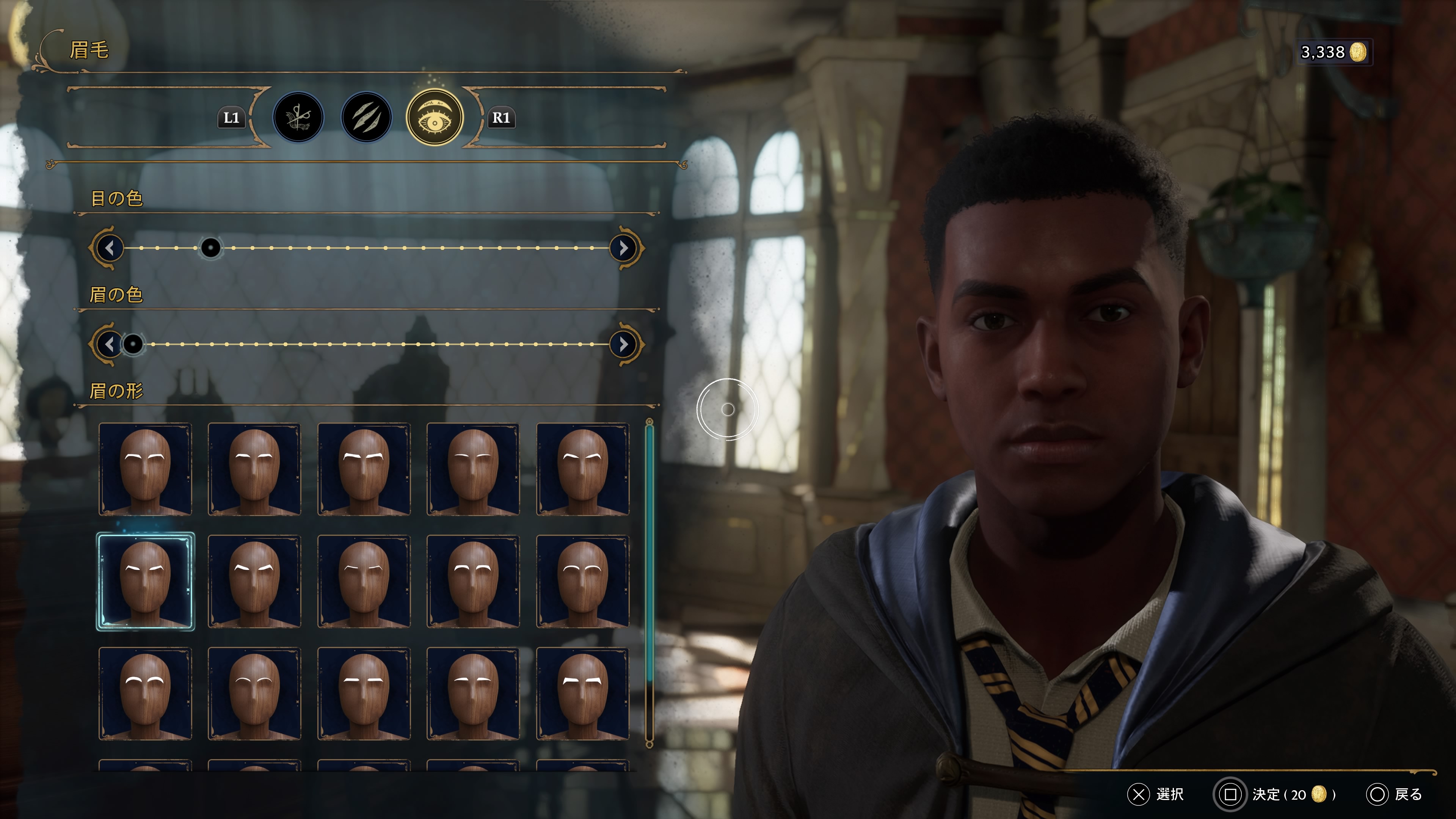
Task: Pick the first eyebrow shape in top row
Action: pyautogui.click(x=145, y=469)
